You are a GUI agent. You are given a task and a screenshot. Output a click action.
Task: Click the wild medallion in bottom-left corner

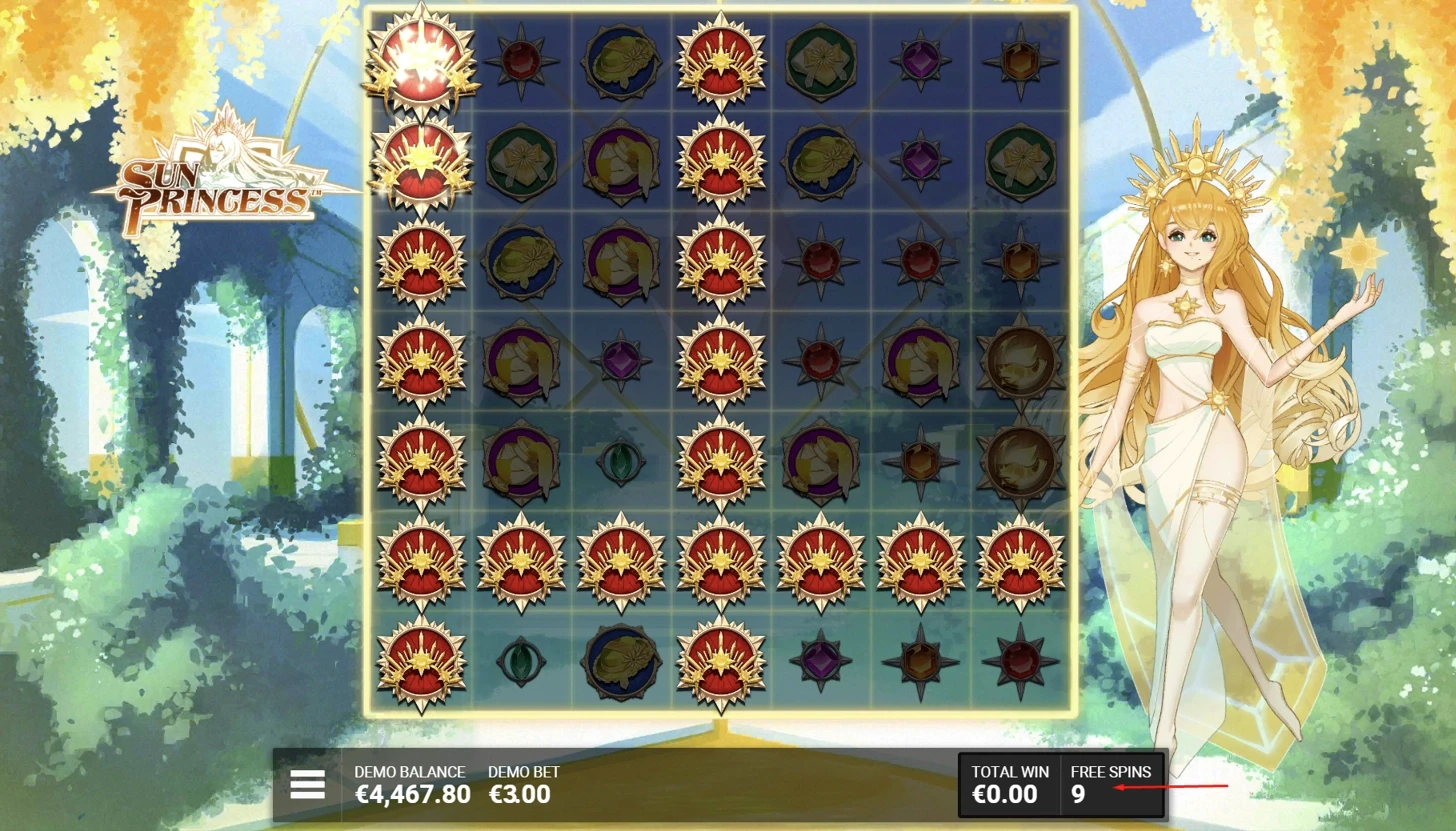coord(420,660)
